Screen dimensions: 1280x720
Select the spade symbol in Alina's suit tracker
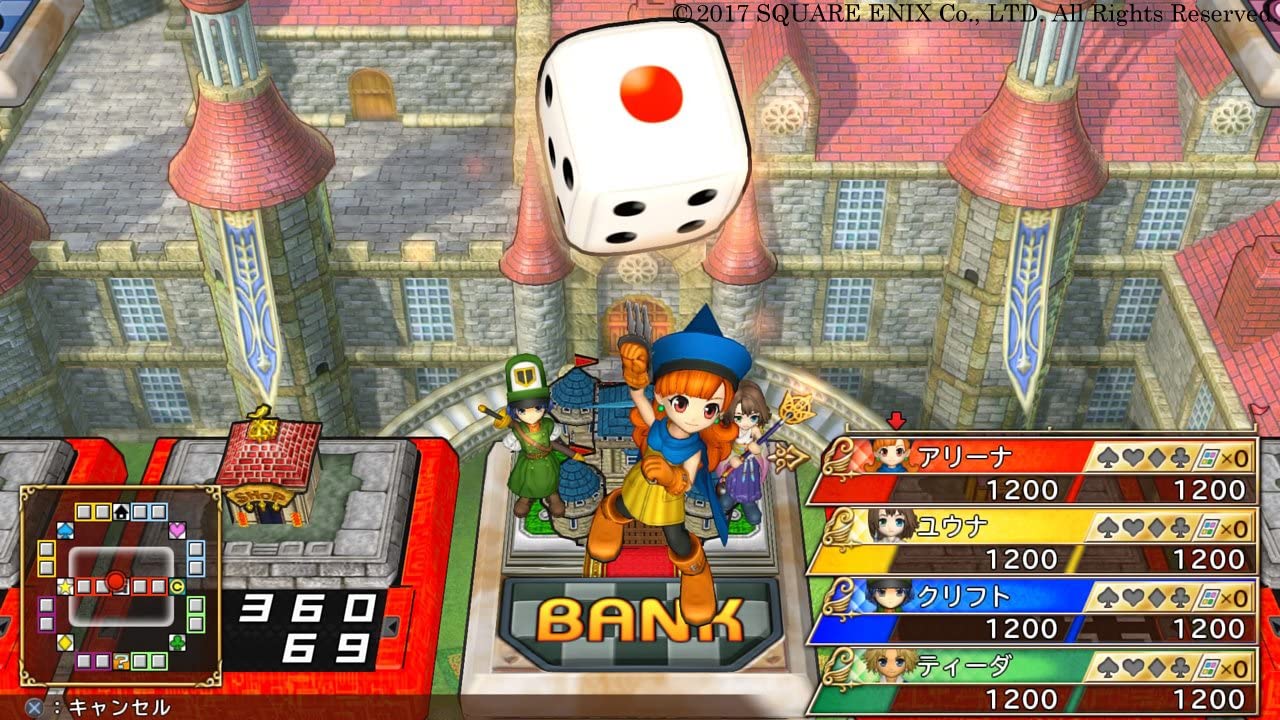(1105, 456)
